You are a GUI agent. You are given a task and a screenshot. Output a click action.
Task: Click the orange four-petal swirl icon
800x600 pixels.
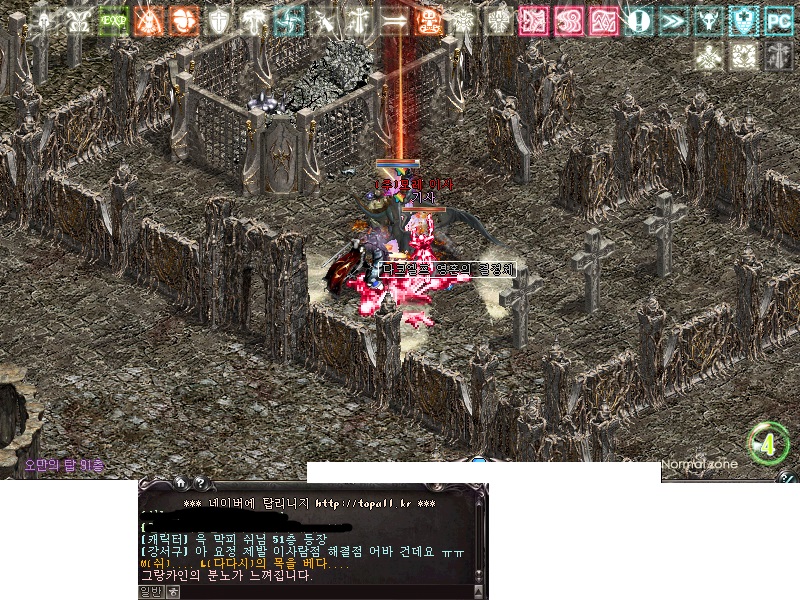pos(183,20)
